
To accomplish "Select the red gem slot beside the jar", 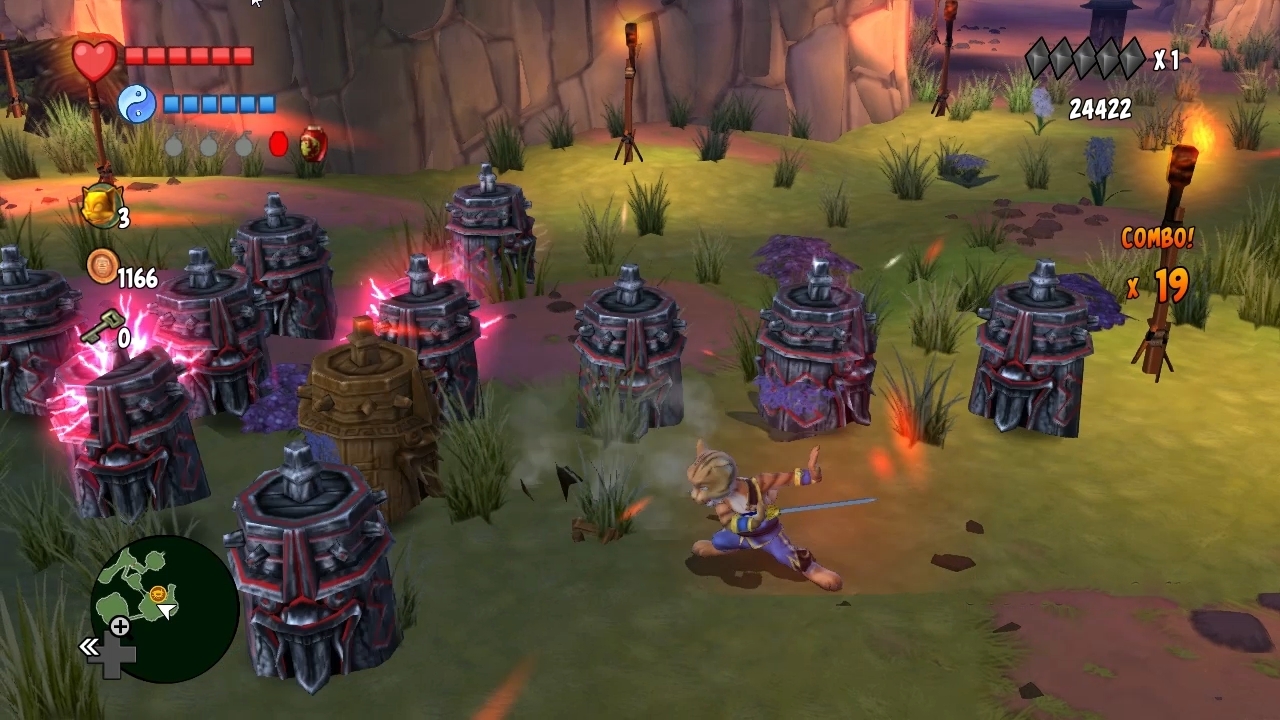I will click(278, 145).
